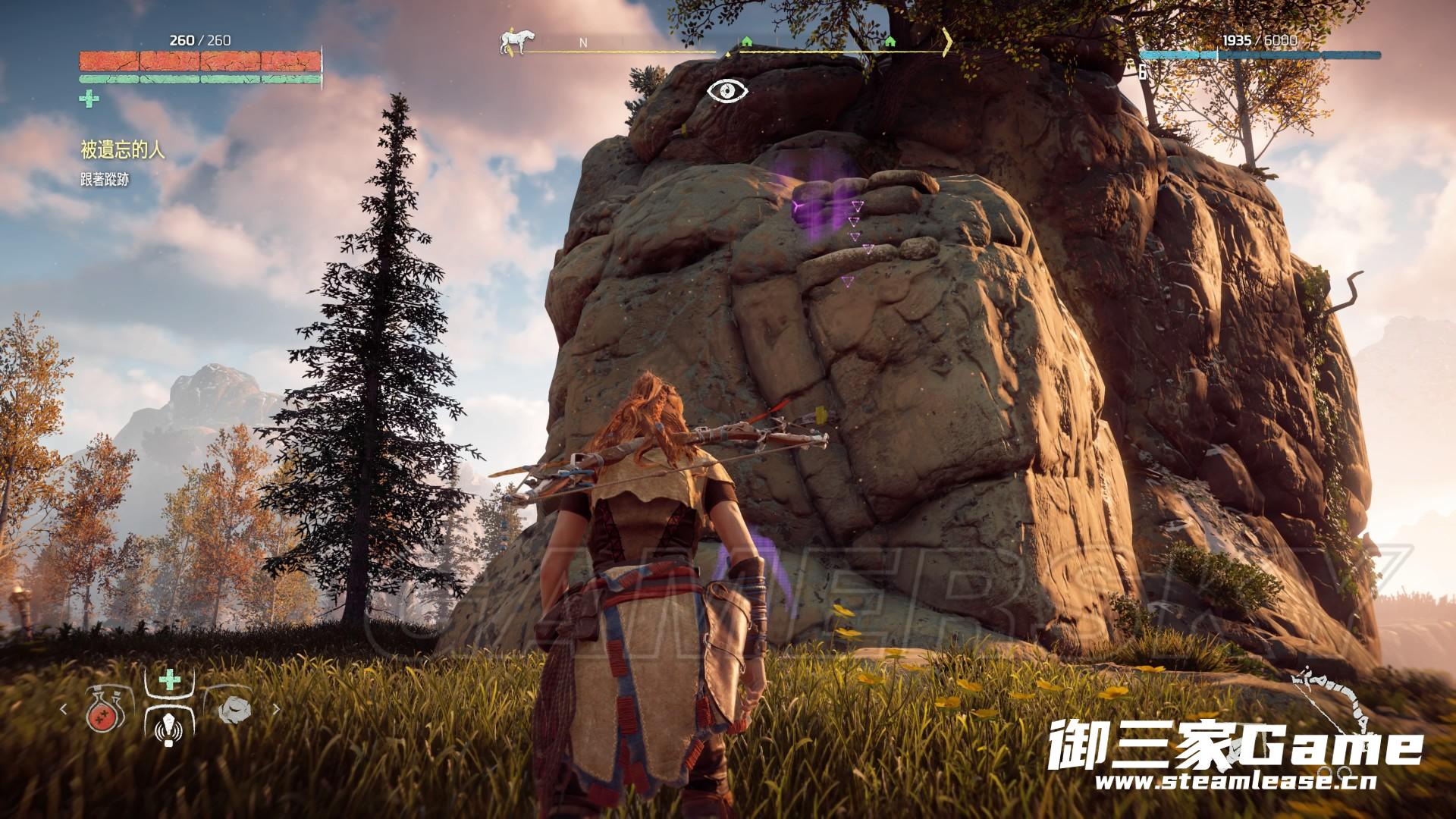Cycle tools with the right chevron arrow
1456x819 pixels.
click(276, 710)
